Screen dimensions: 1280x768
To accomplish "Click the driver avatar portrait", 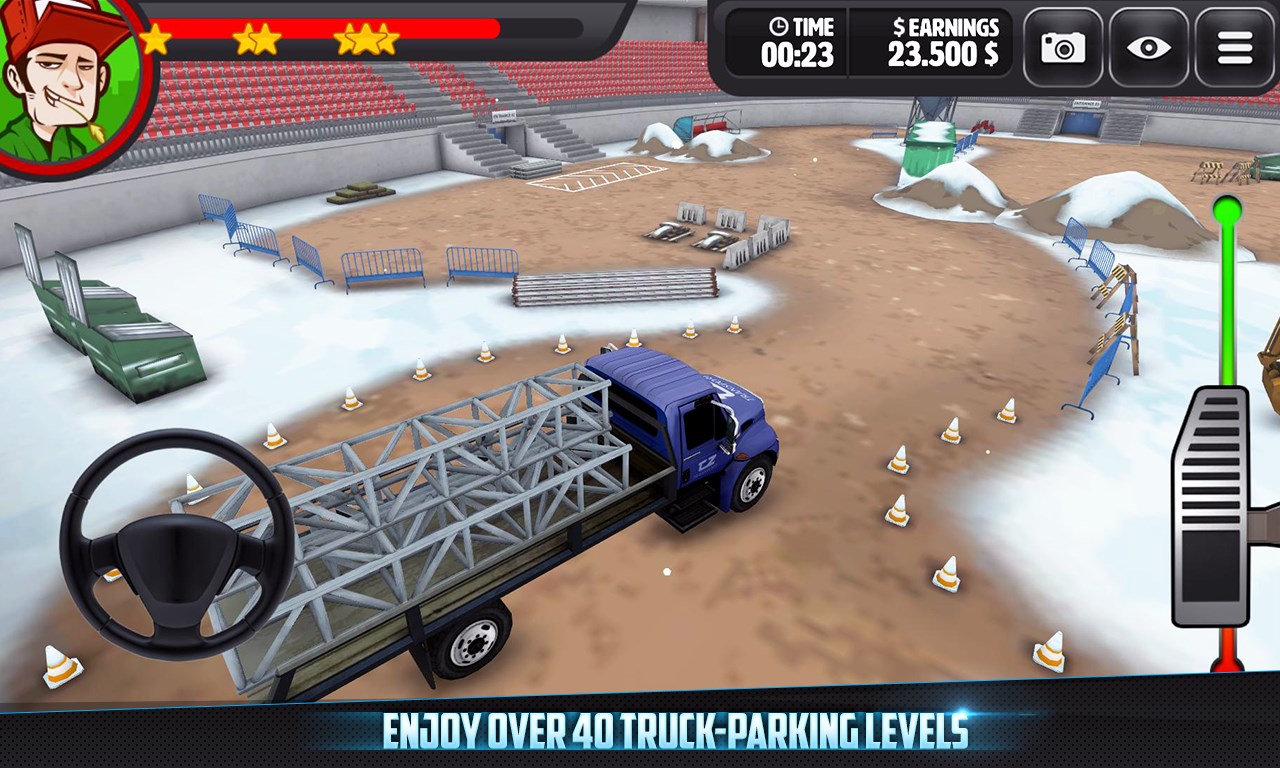I will (68, 80).
